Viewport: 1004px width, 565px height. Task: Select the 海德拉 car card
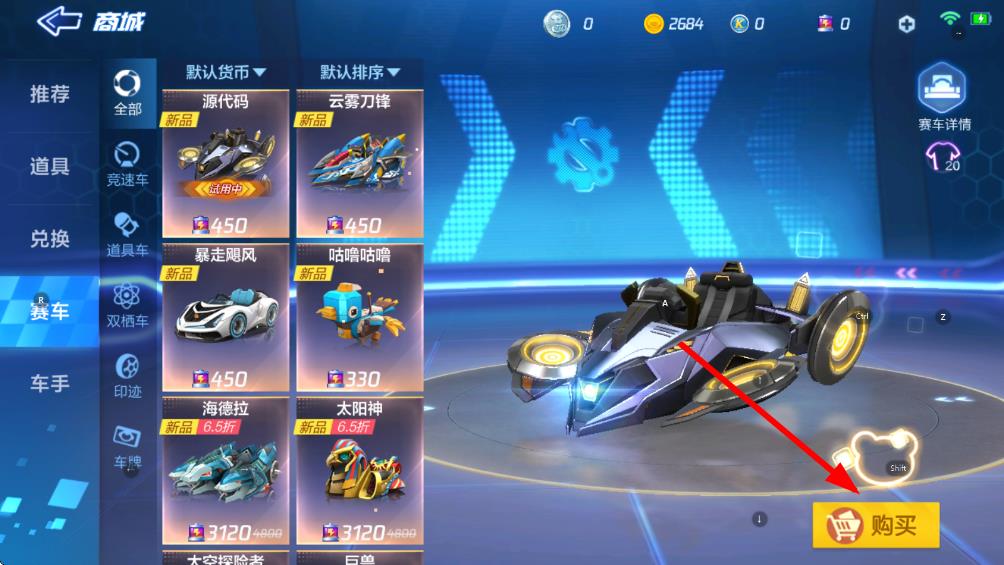(225, 472)
